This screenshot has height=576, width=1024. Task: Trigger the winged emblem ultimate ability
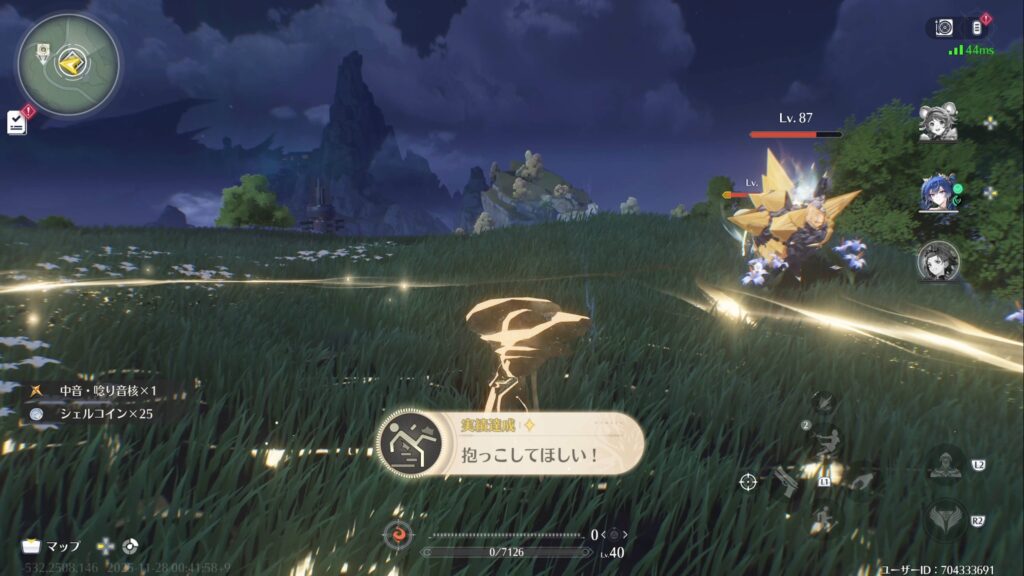pos(945,519)
